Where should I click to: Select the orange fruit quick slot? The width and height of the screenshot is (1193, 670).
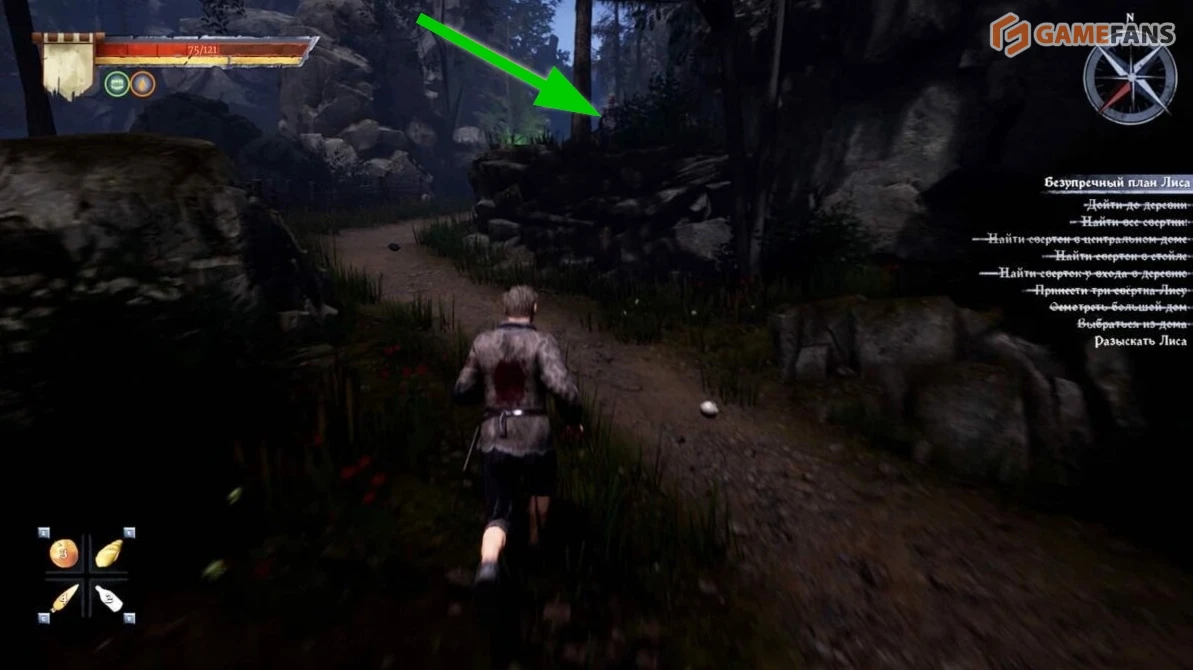[63, 554]
